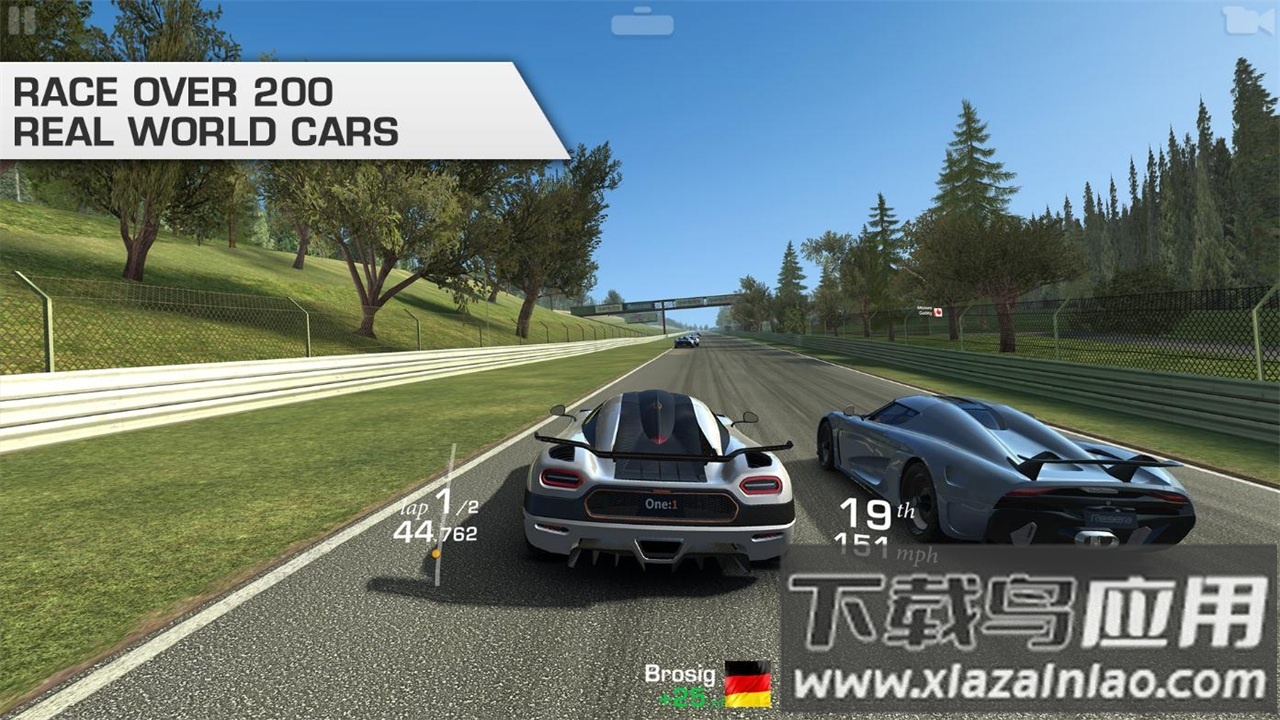Toggle the rear-view mirror icon
The height and width of the screenshot is (720, 1280).
(642, 22)
